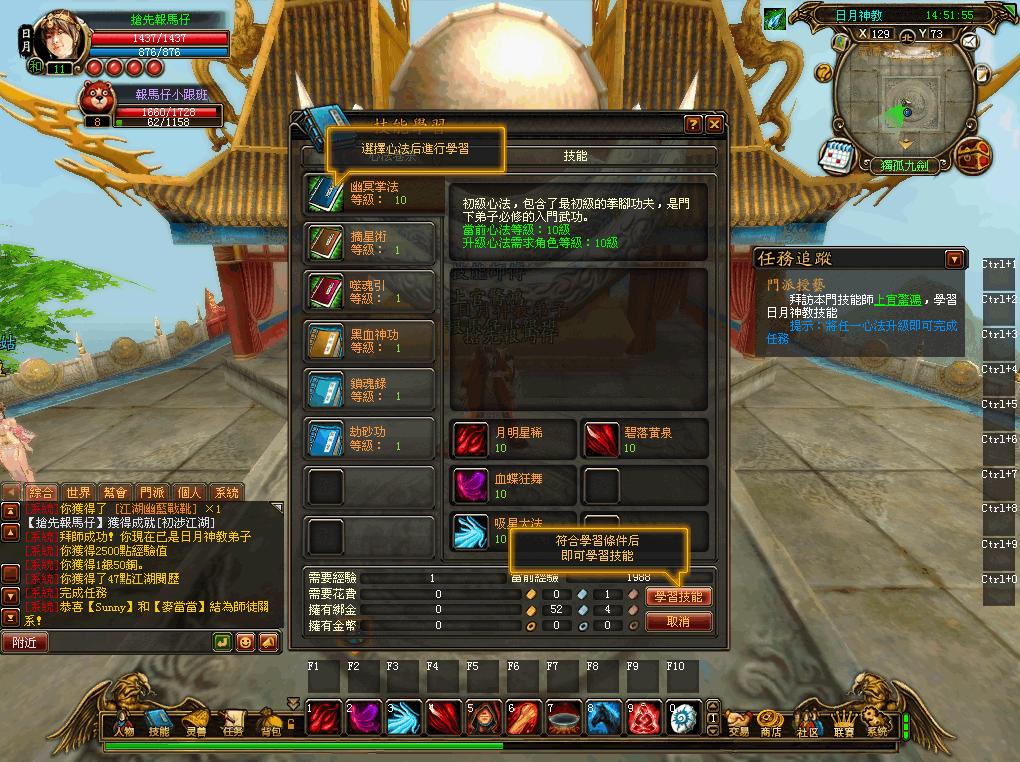Select the 鎖魂錄 scroll entry
Viewport: 1020px width, 762px height.
point(369,389)
